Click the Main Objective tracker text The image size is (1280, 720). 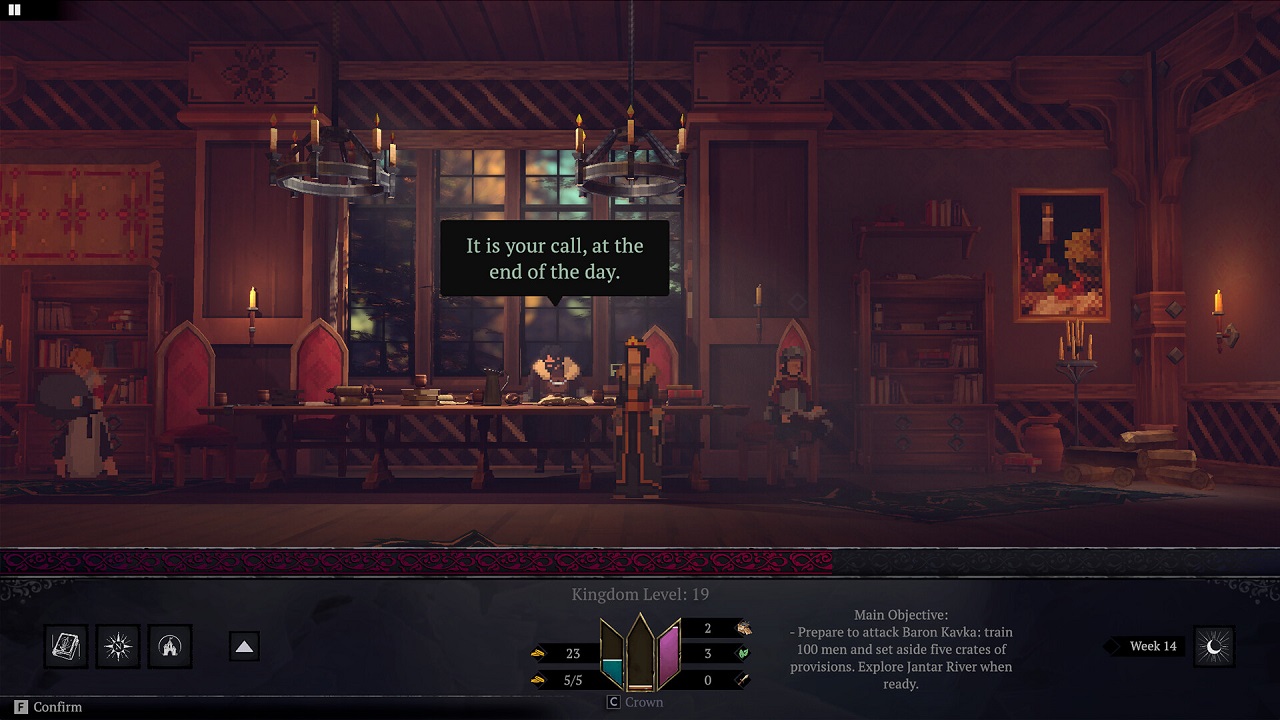click(901, 650)
